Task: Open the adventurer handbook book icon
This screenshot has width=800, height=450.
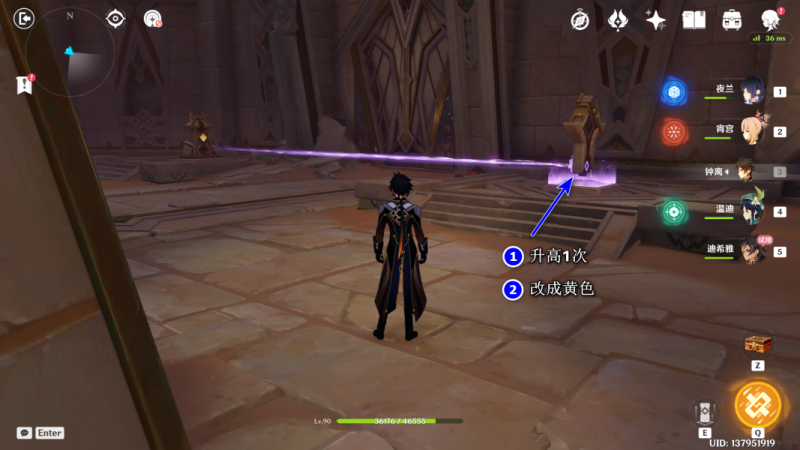Action: (694, 20)
